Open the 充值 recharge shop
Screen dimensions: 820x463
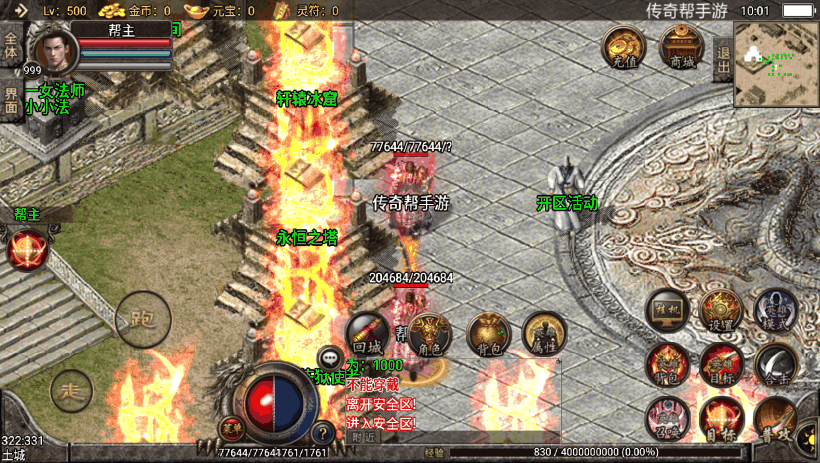(x=622, y=47)
